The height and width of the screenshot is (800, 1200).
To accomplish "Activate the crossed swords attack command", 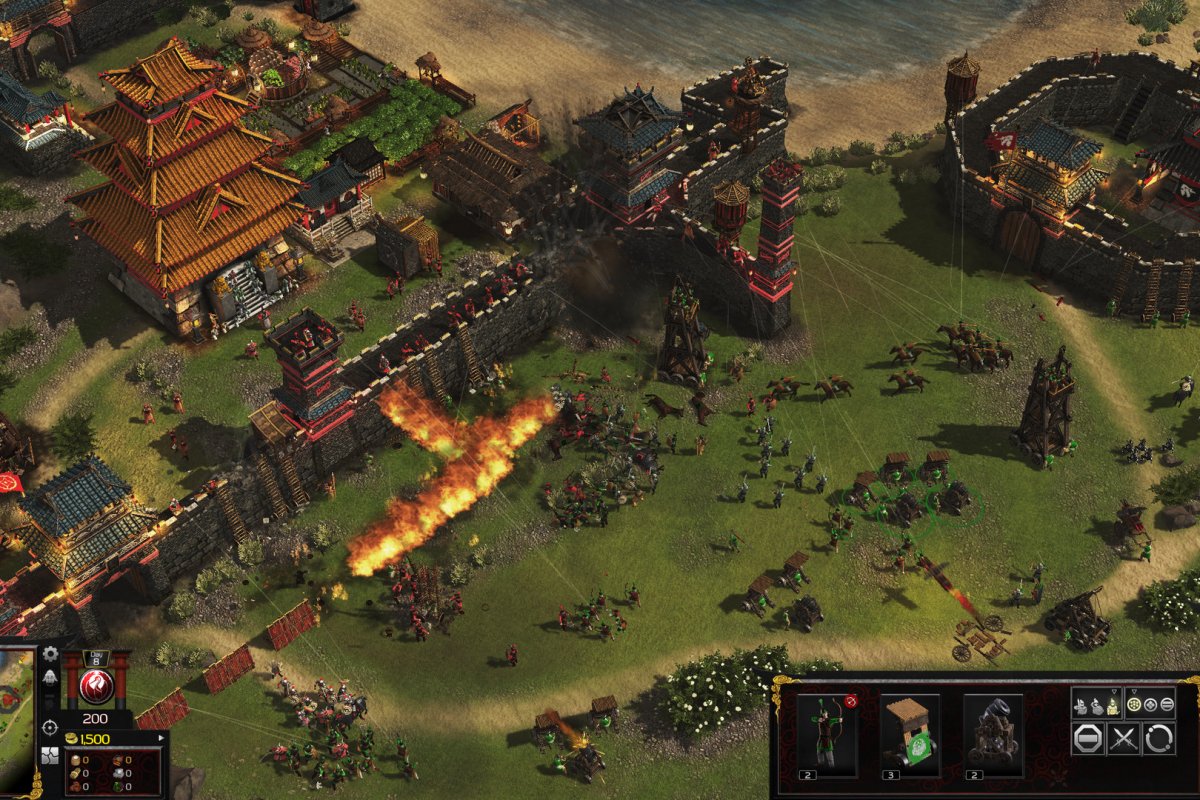I will pos(1124,740).
